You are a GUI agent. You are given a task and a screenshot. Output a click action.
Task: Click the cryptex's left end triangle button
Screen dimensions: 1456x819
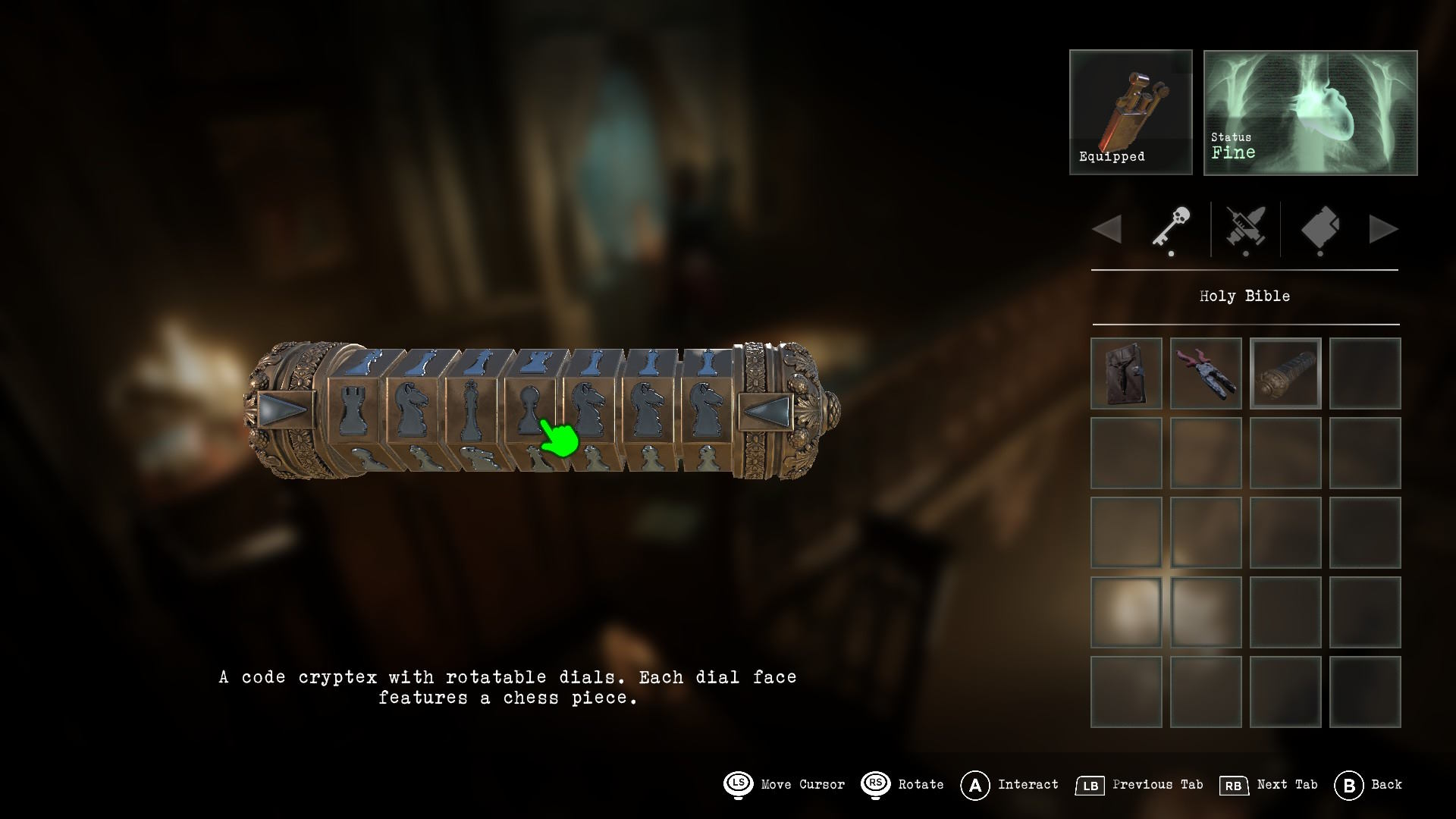point(284,410)
